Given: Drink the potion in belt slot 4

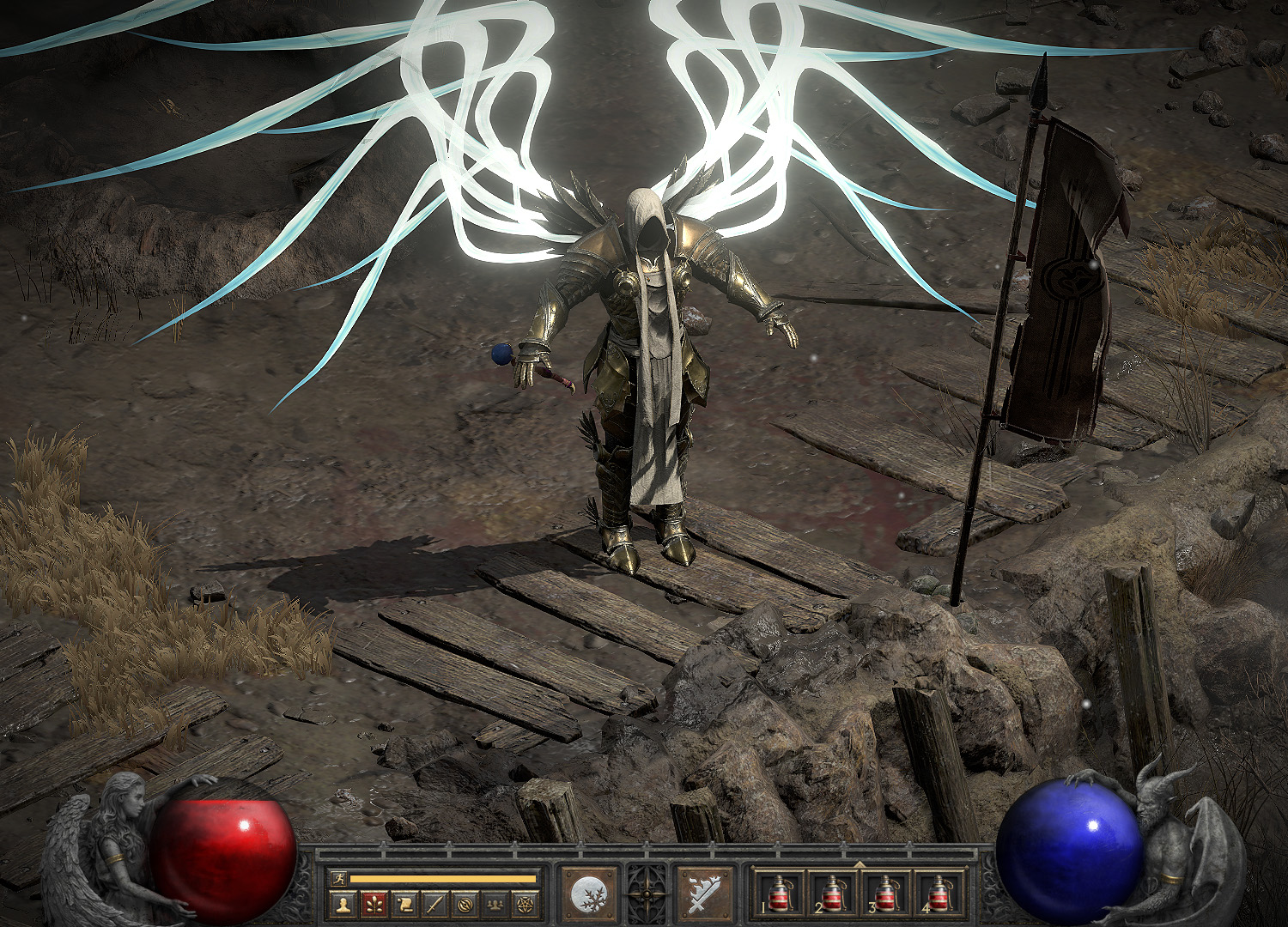Looking at the screenshot, I should 939,894.
